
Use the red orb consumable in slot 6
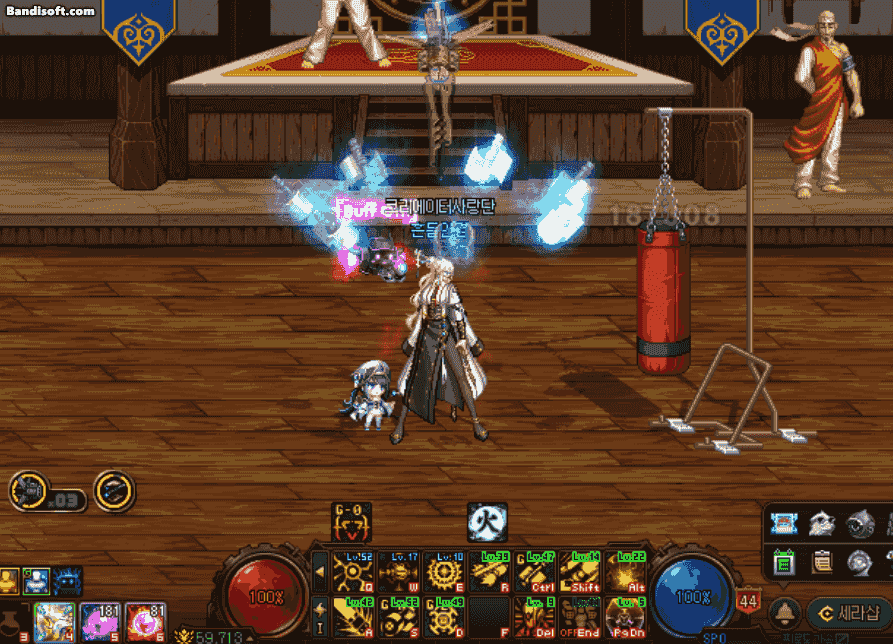click(x=146, y=622)
